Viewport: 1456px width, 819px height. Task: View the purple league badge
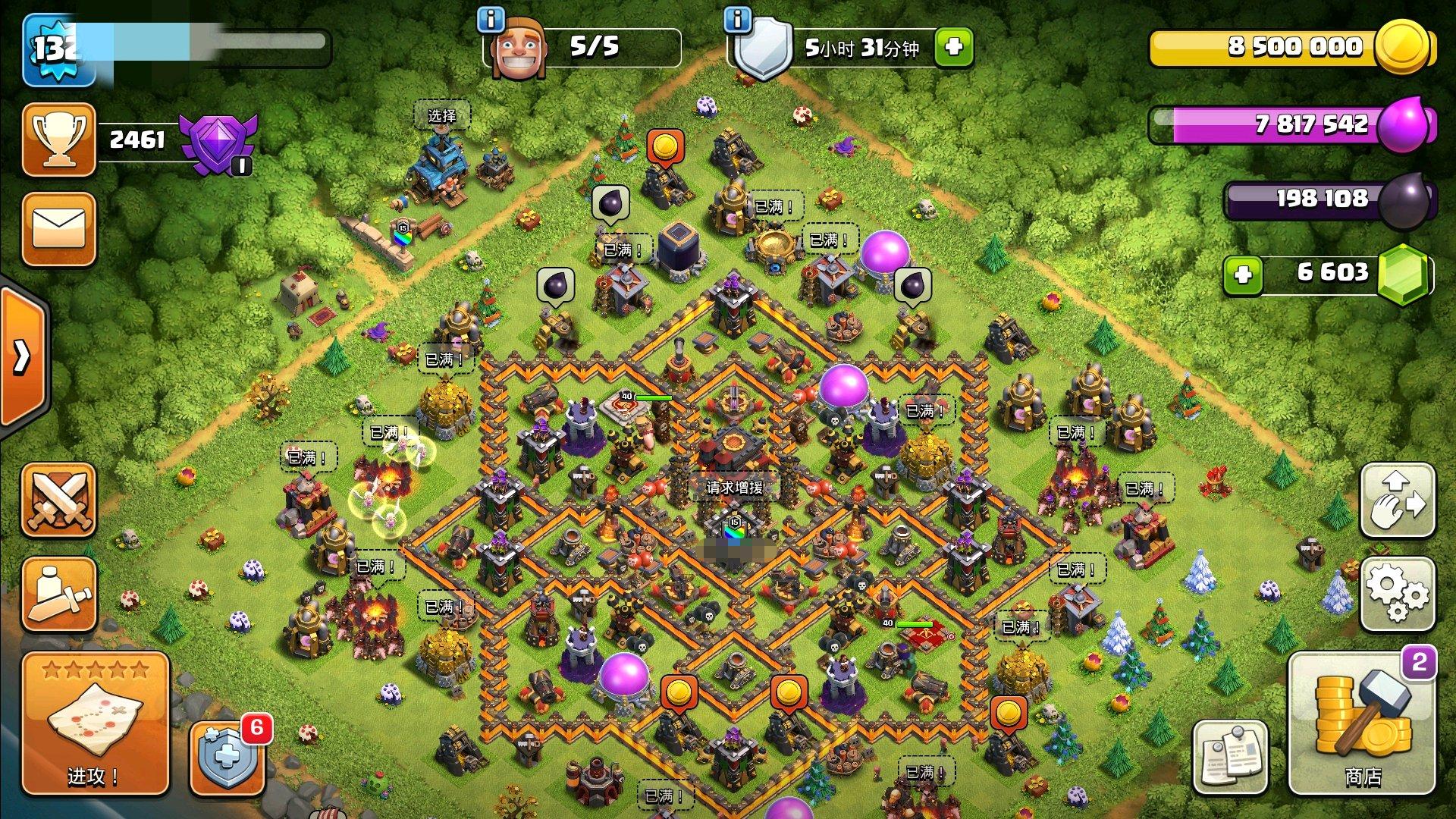point(218,143)
